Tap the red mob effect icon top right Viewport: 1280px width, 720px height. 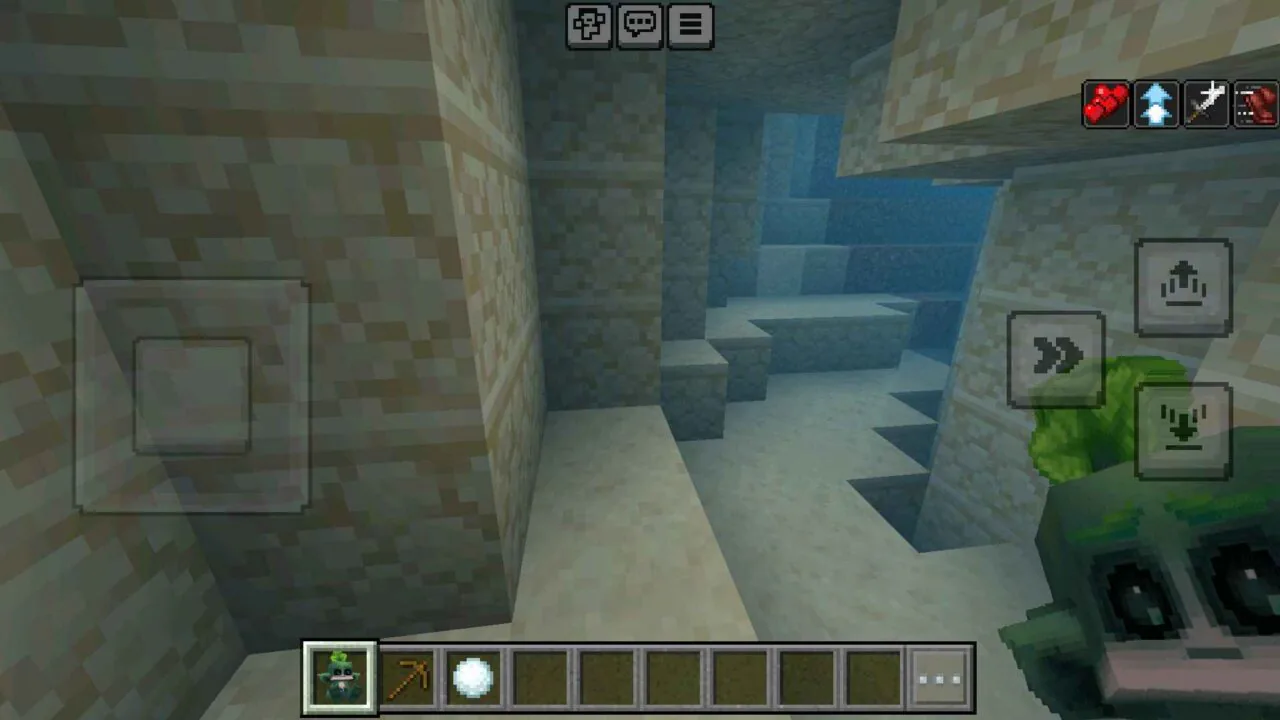click(1256, 103)
